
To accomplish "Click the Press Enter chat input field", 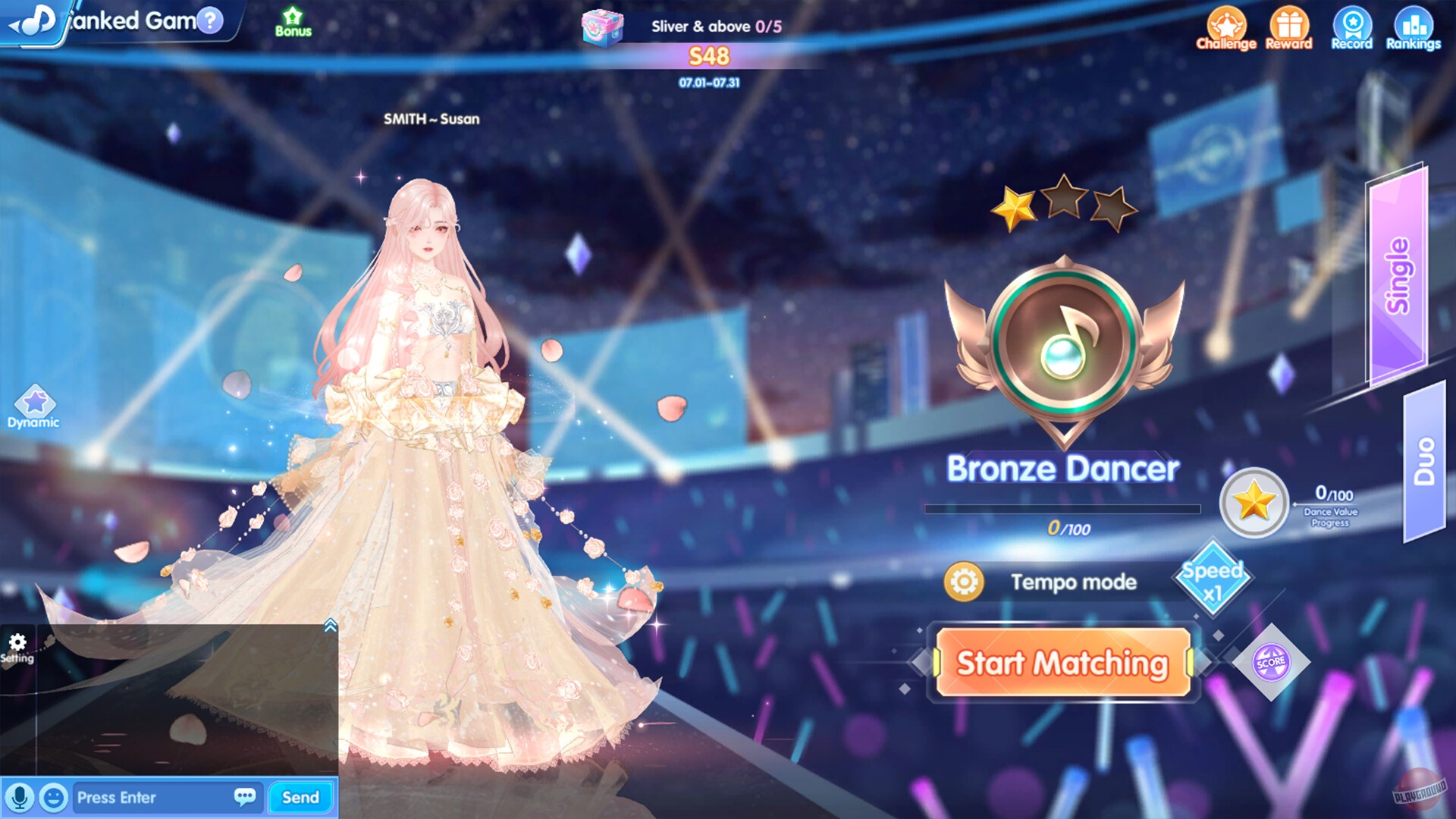I will click(x=152, y=798).
